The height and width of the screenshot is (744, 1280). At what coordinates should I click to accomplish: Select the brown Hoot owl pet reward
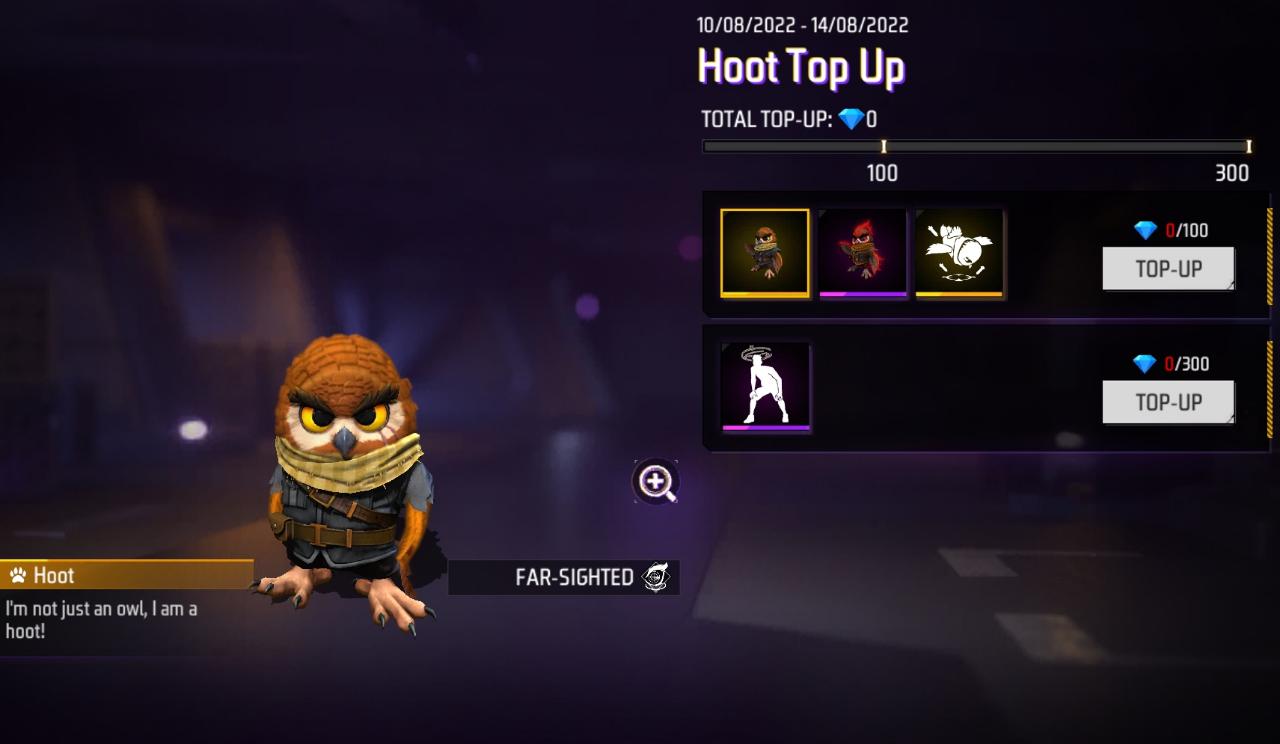pyautogui.click(x=765, y=253)
